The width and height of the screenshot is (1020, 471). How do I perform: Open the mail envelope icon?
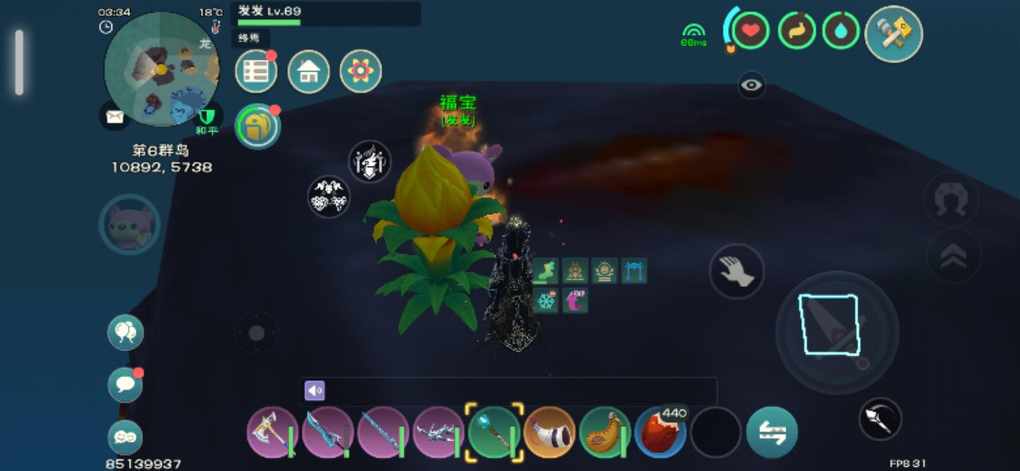tap(115, 117)
